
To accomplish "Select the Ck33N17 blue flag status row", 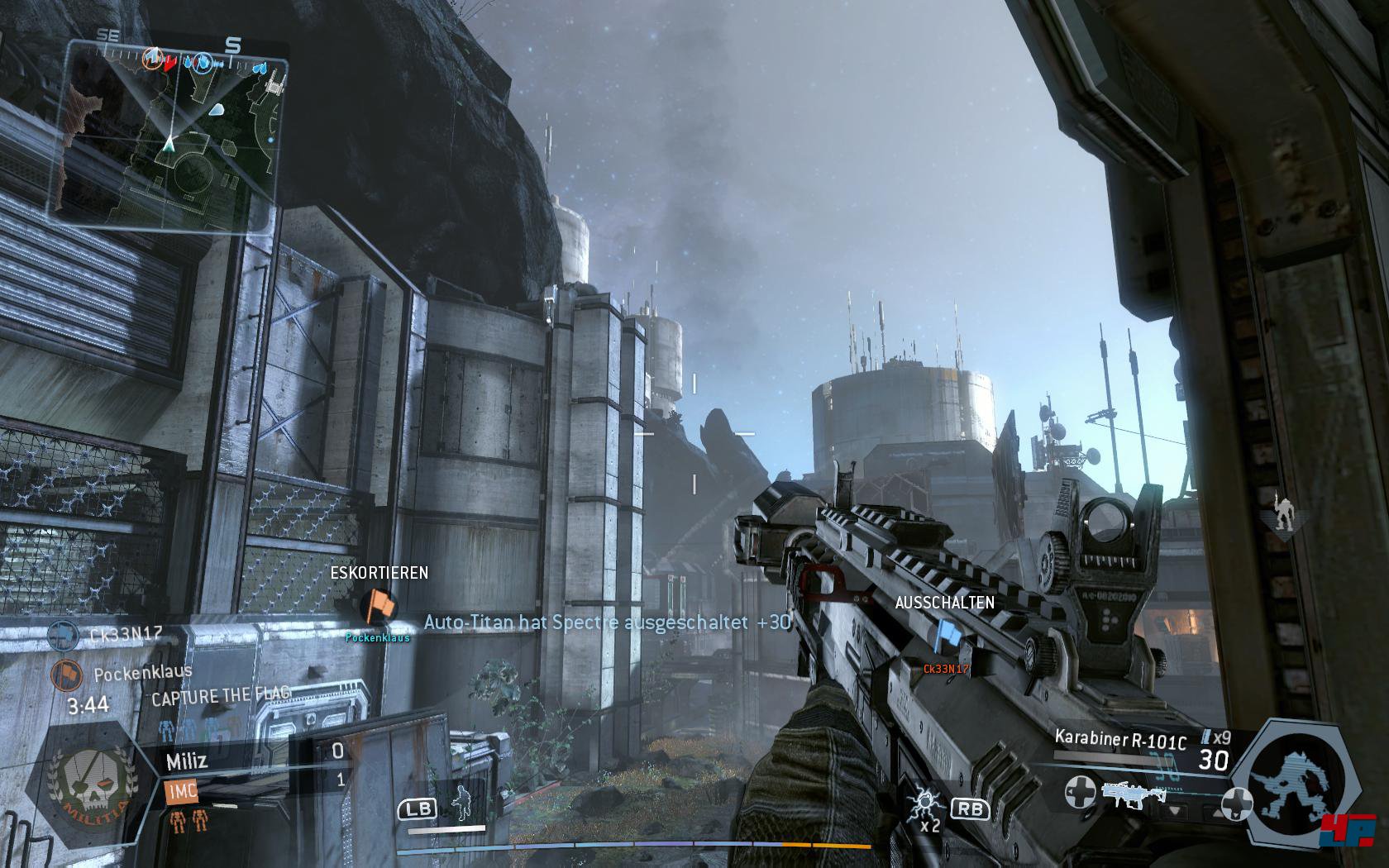I will [x=116, y=635].
